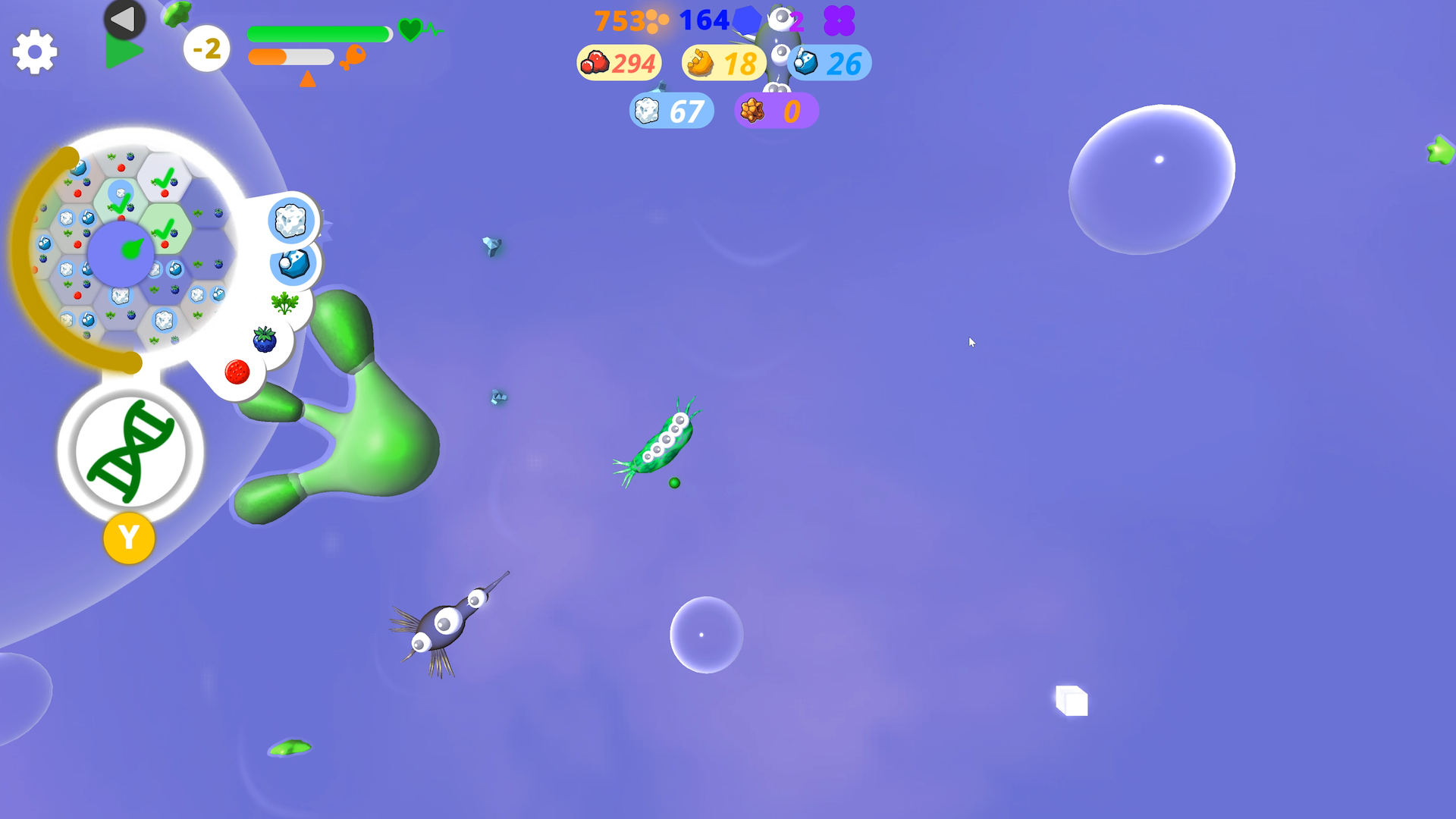Select the blue mineral food icon

click(293, 266)
